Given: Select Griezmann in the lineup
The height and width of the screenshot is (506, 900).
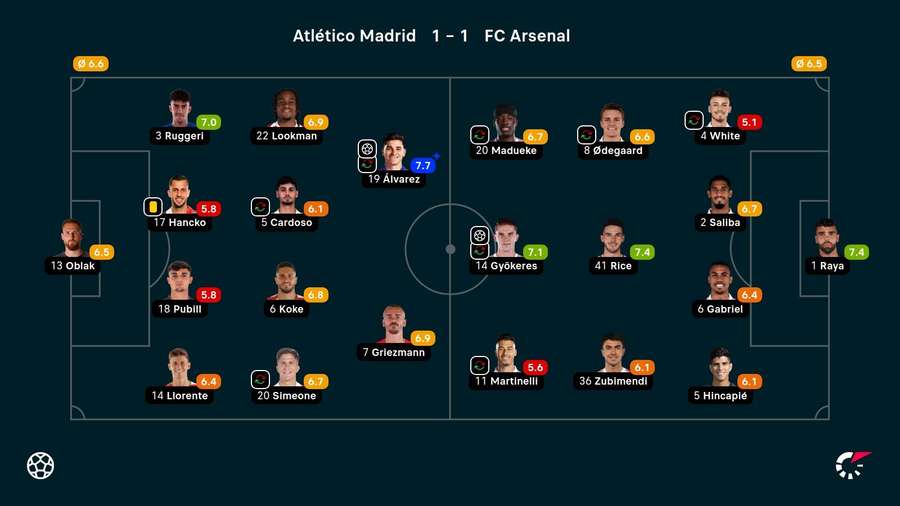Looking at the screenshot, I should click(x=394, y=327).
